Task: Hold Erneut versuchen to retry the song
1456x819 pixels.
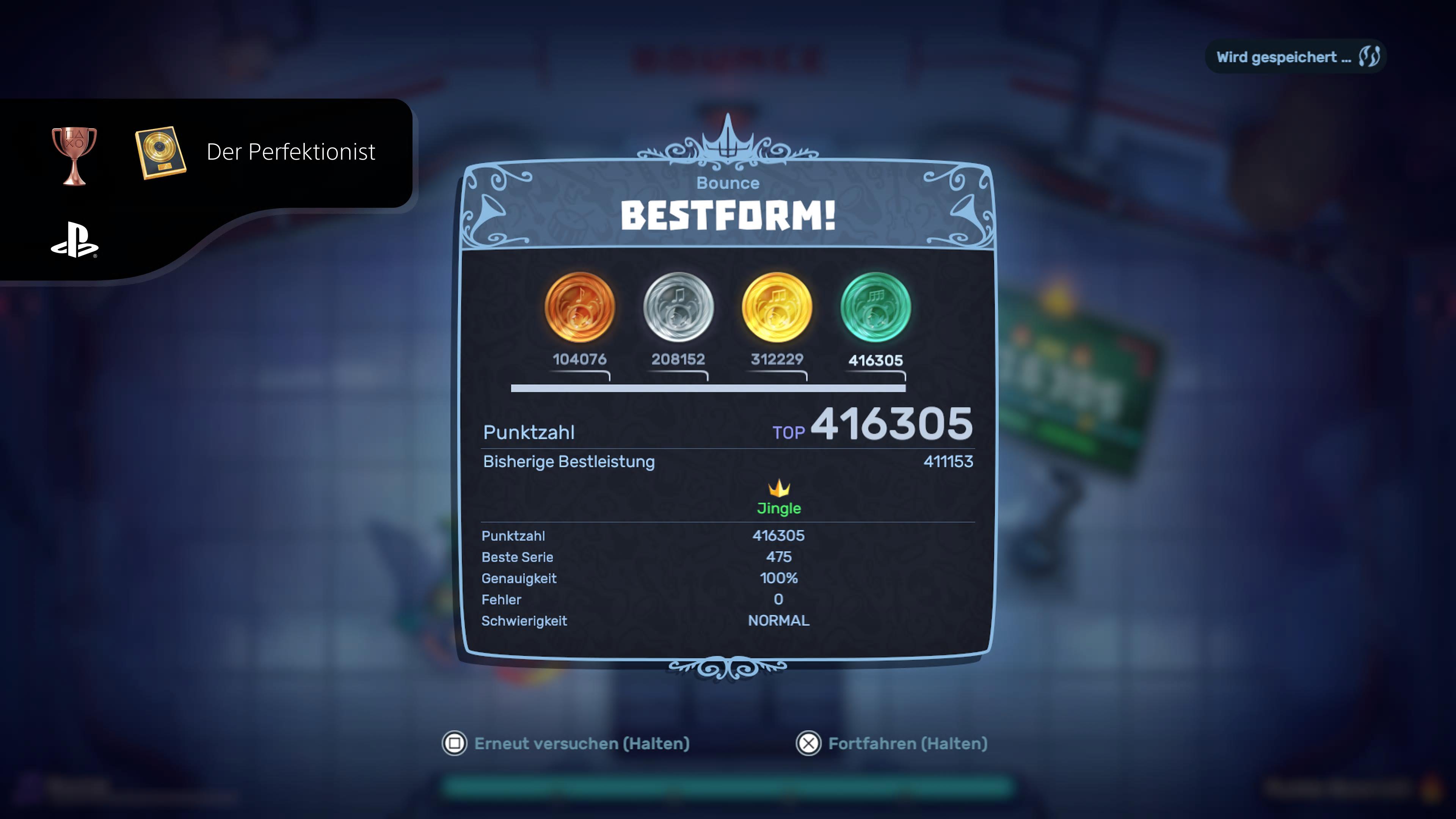Action: tap(582, 744)
